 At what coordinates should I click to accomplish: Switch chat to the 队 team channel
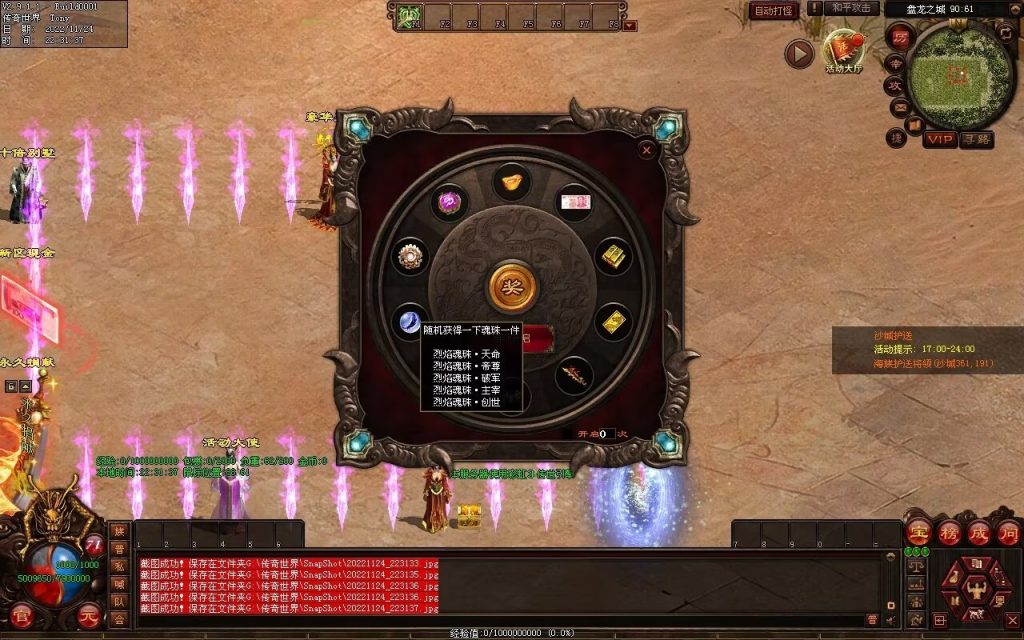pyautogui.click(x=119, y=602)
